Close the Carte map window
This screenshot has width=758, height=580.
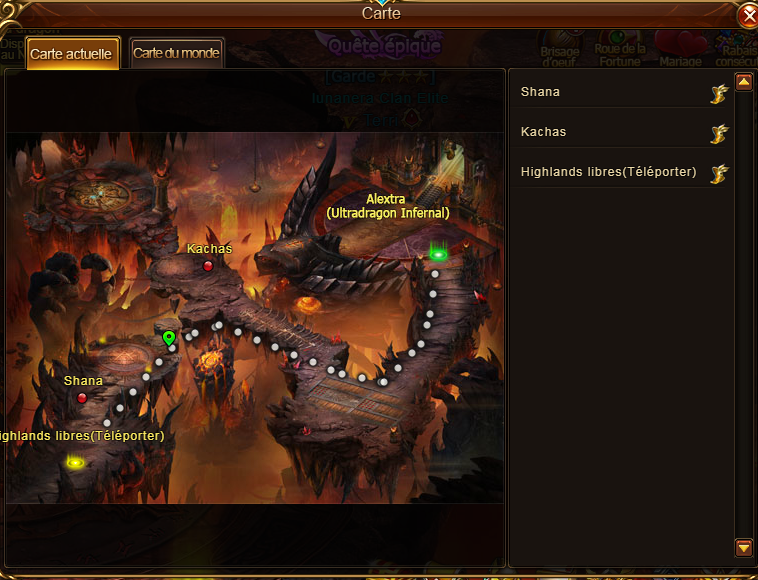coord(747,17)
